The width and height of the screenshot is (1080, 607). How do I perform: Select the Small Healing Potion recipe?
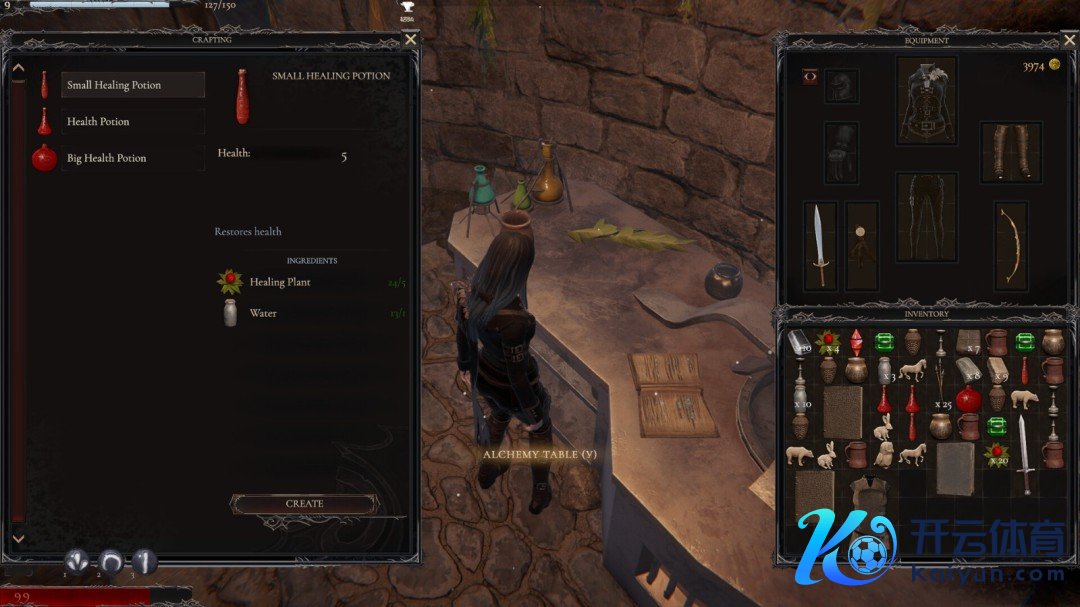coord(132,85)
